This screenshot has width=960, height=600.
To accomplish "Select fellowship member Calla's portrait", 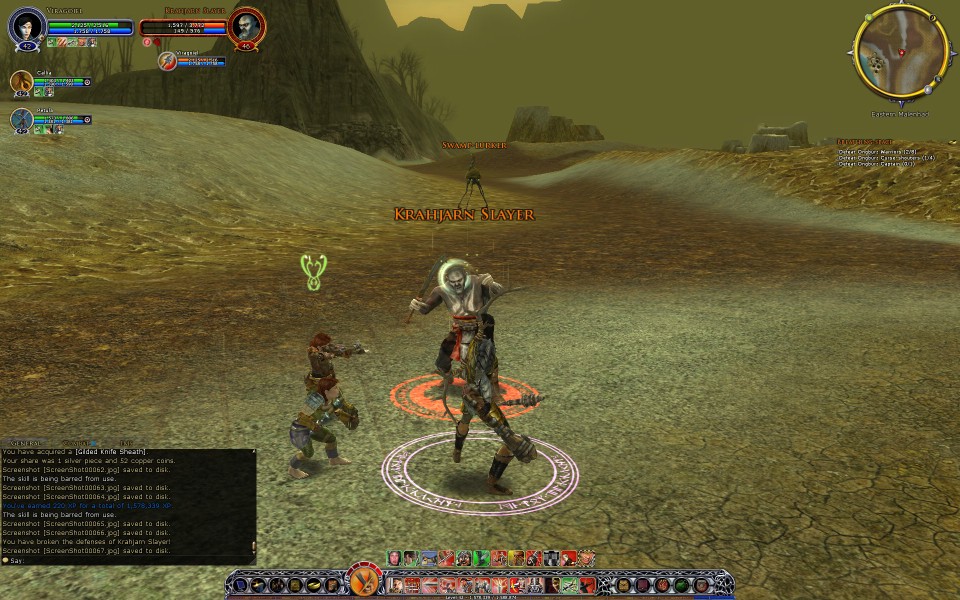I will tap(21, 82).
